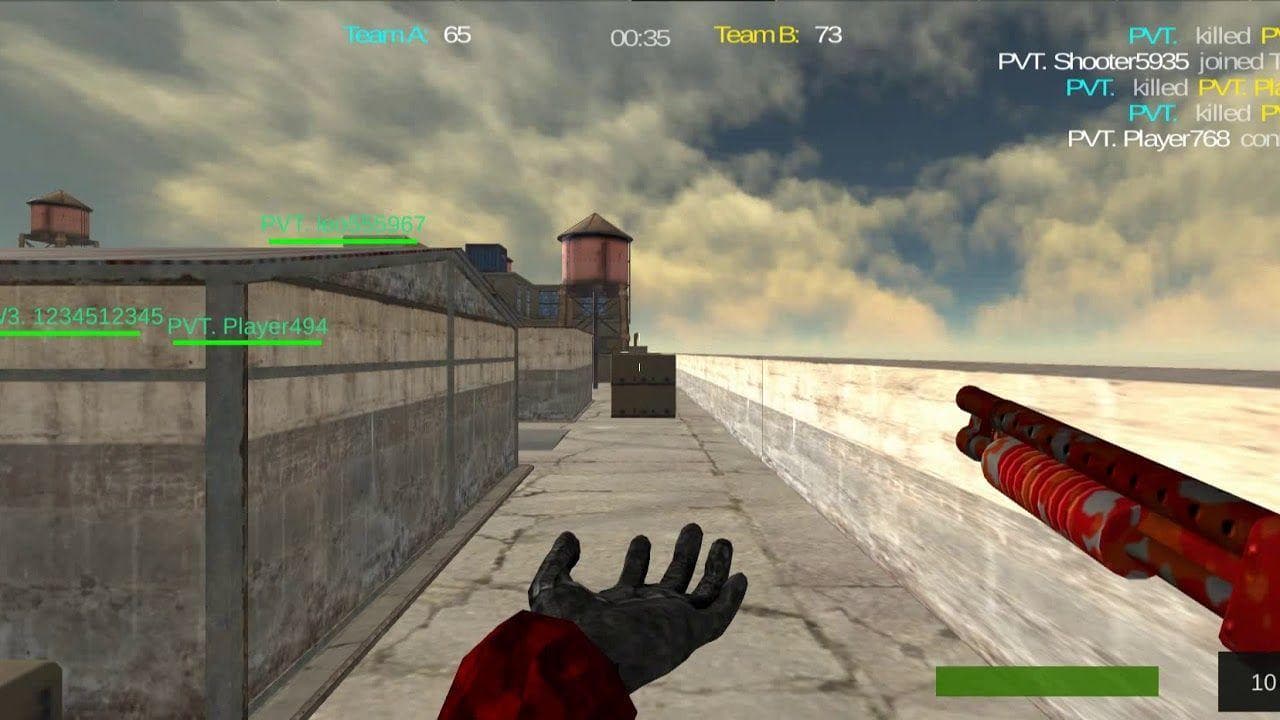Viewport: 1280px width, 720px height.
Task: Click PVT. leo555967's health bar
Action: point(342,240)
